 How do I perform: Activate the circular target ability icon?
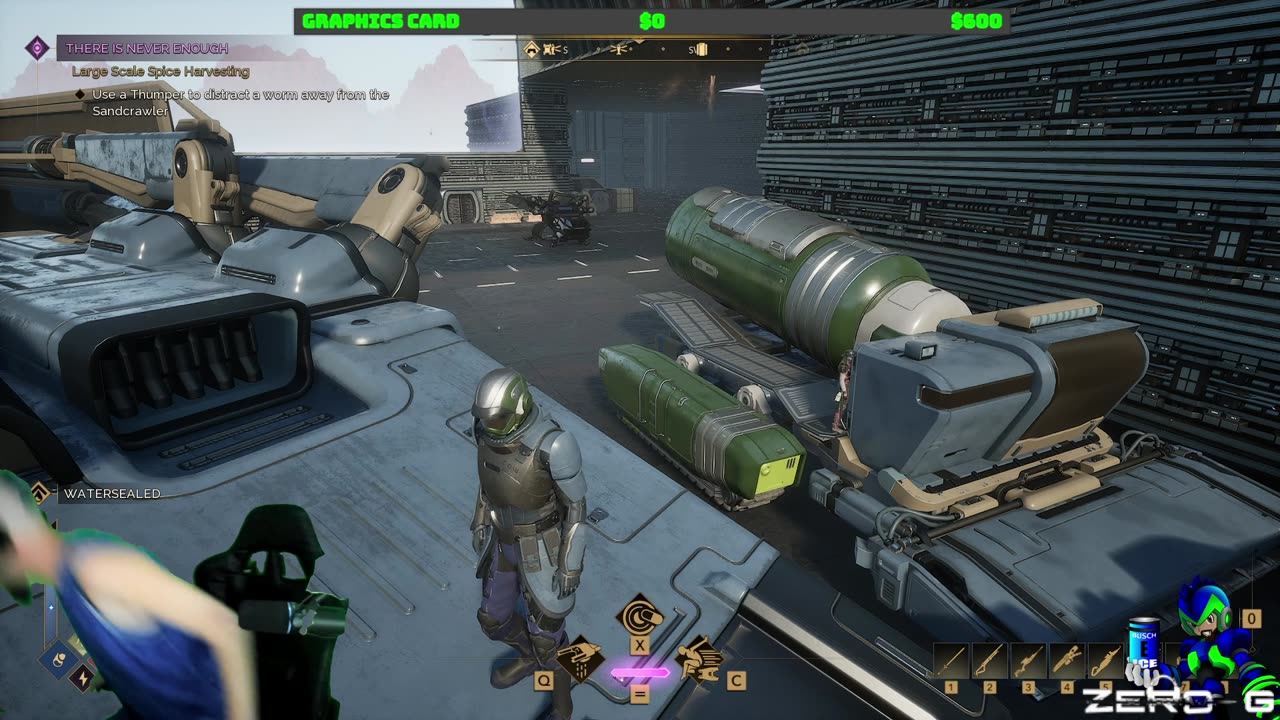[638, 615]
